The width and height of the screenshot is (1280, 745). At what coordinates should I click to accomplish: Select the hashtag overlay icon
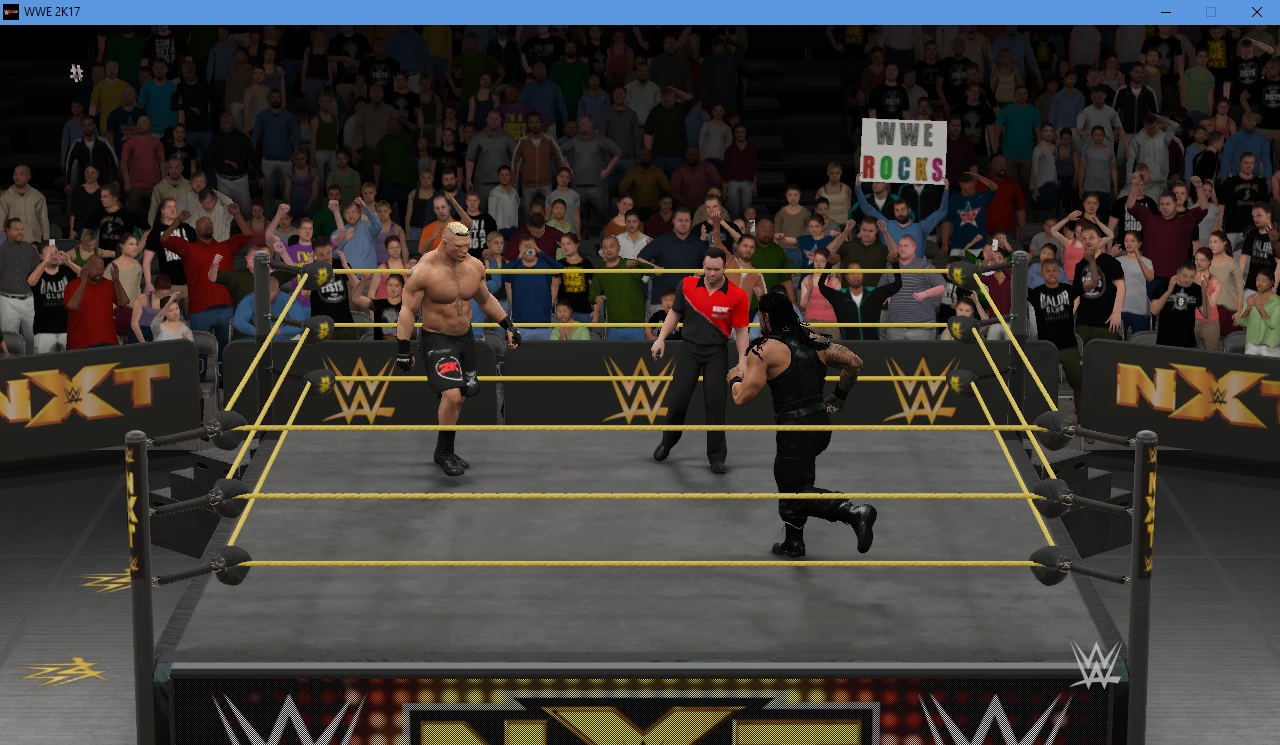[76, 73]
